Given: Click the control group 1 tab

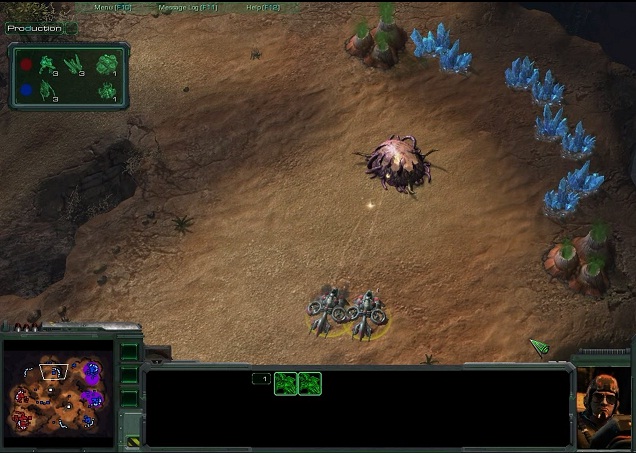Looking at the screenshot, I should (261, 379).
